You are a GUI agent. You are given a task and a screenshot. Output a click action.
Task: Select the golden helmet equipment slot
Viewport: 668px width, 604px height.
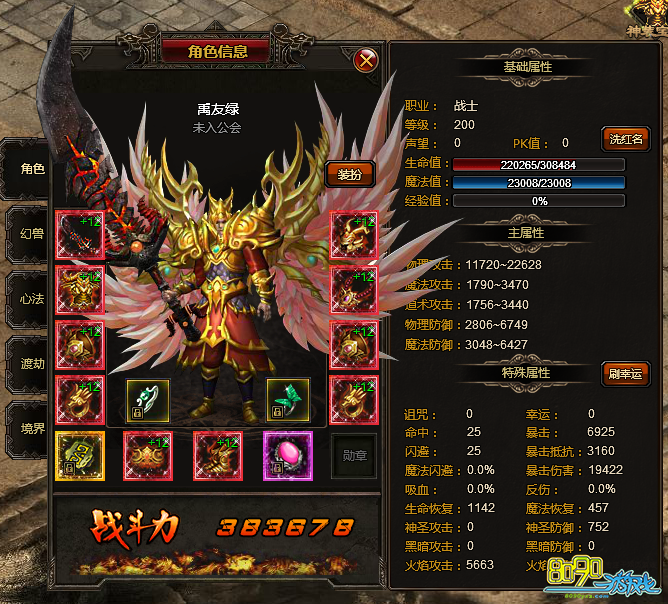355,235
